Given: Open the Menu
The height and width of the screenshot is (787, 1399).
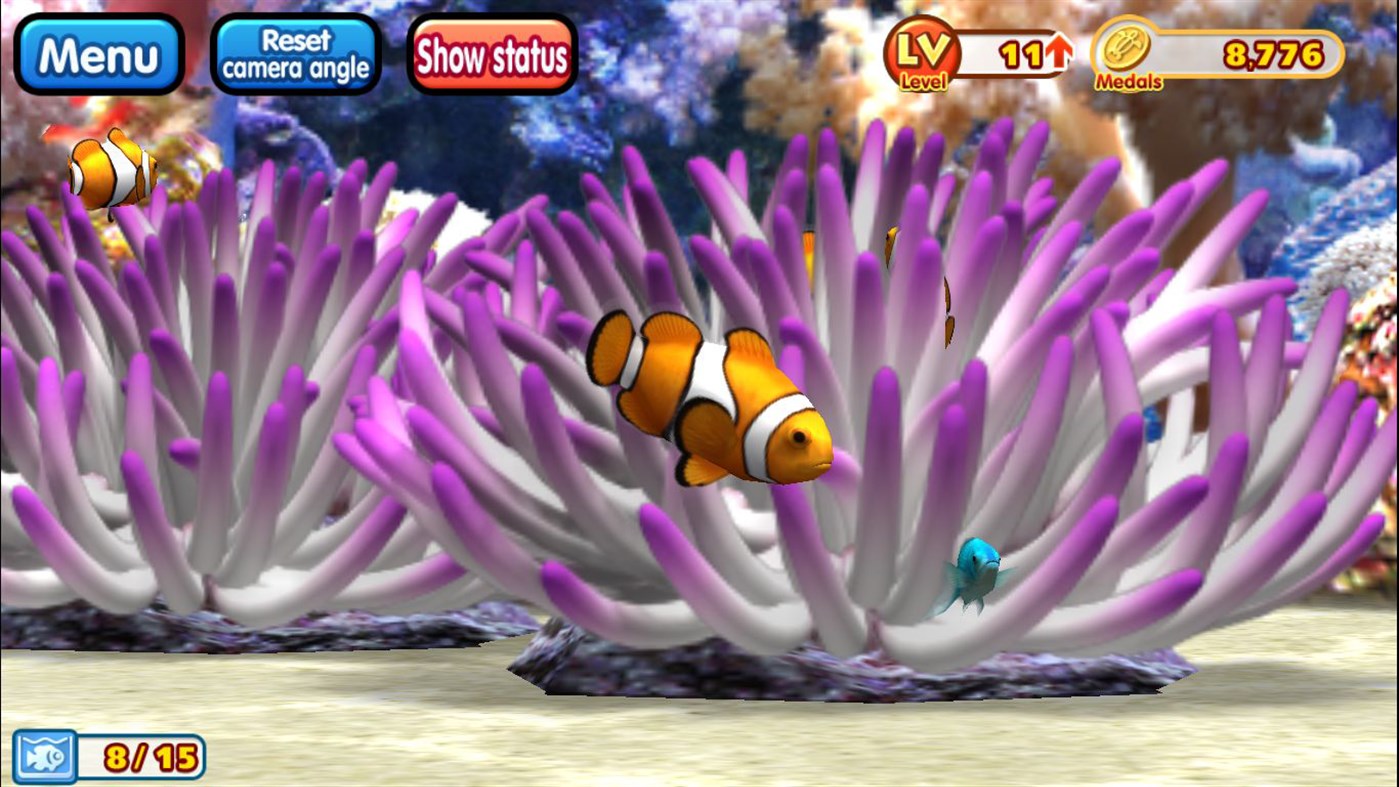Looking at the screenshot, I should click(x=98, y=51).
